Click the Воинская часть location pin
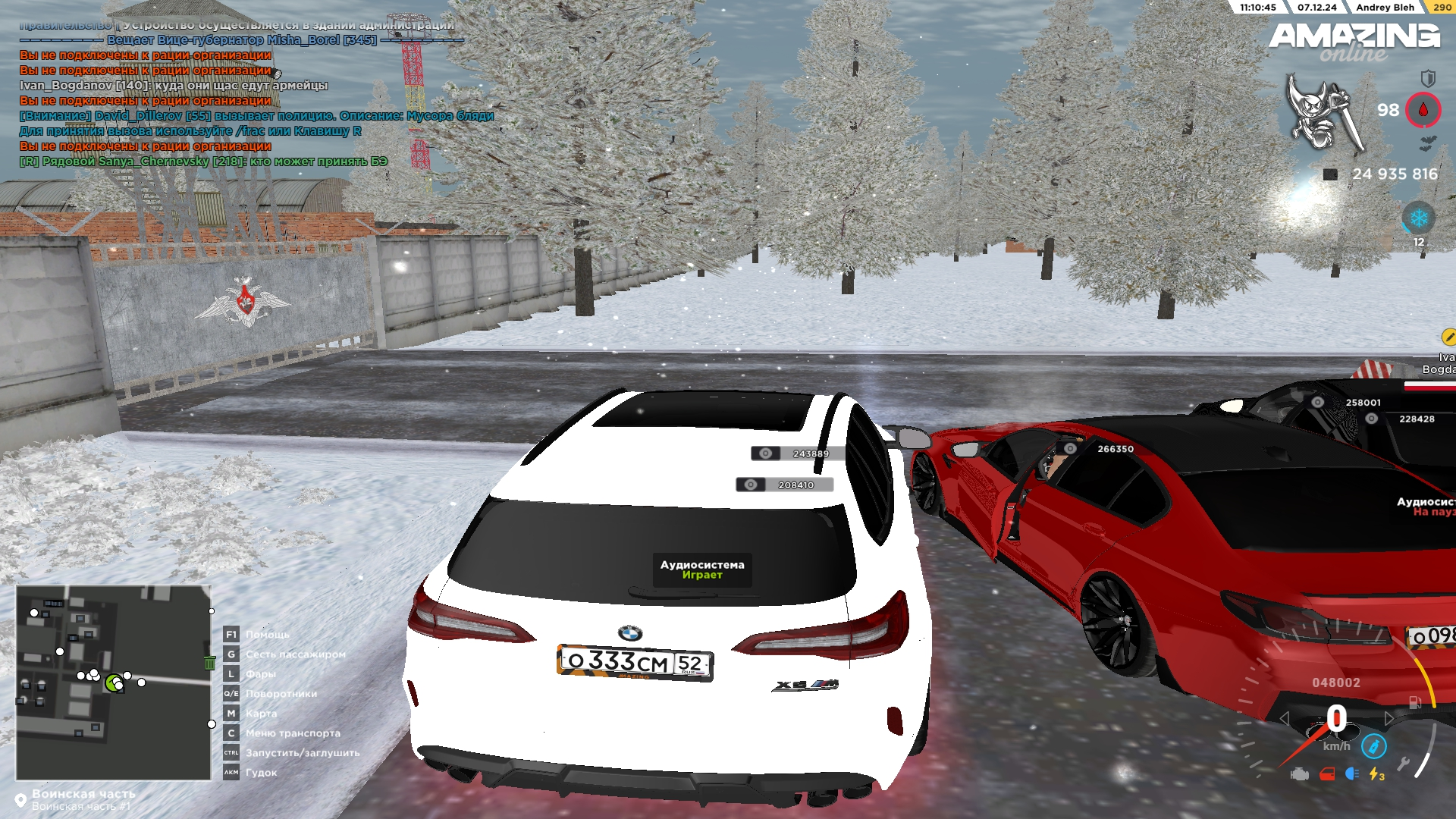This screenshot has height=819, width=1456. point(20,800)
